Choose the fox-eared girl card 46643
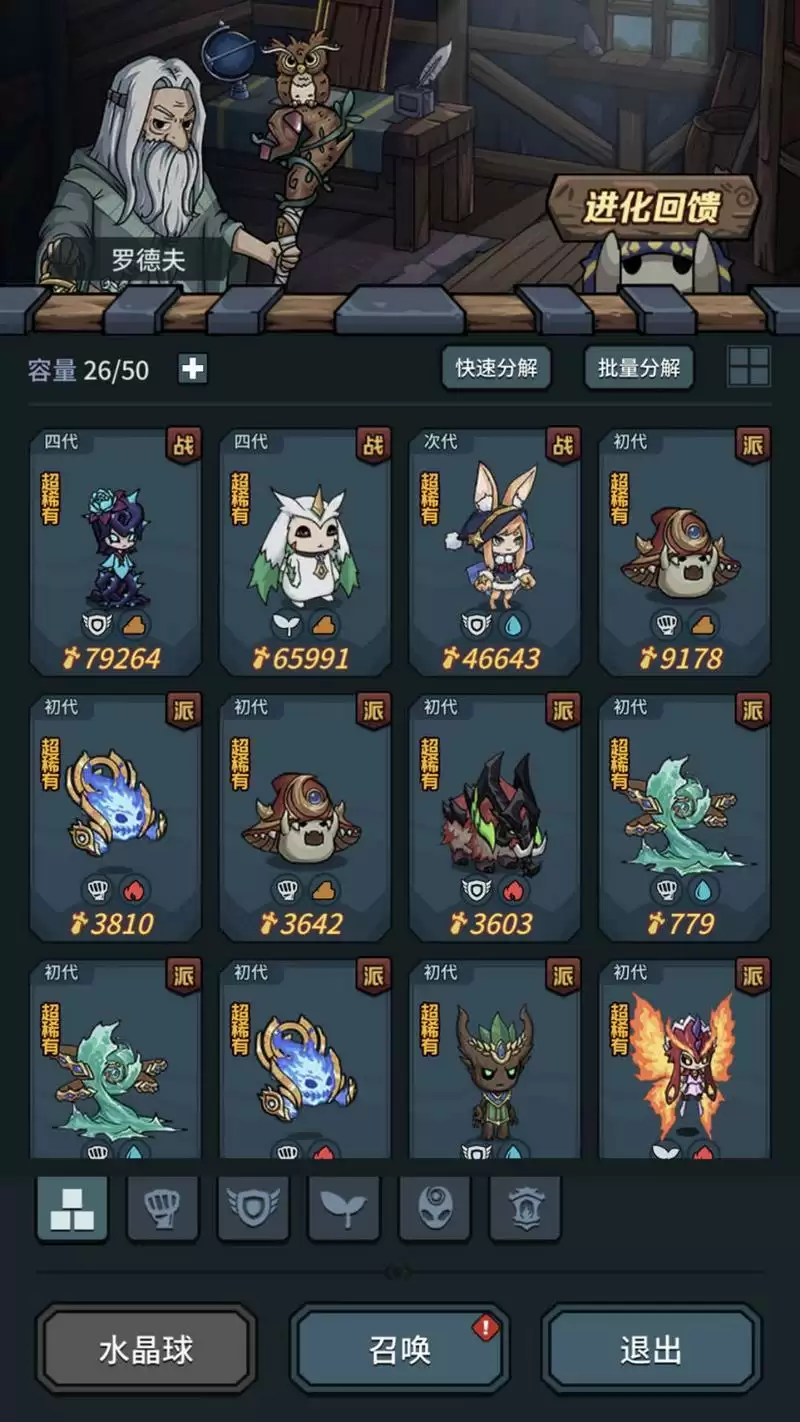Viewport: 800px width, 1422px height. [x=495, y=552]
